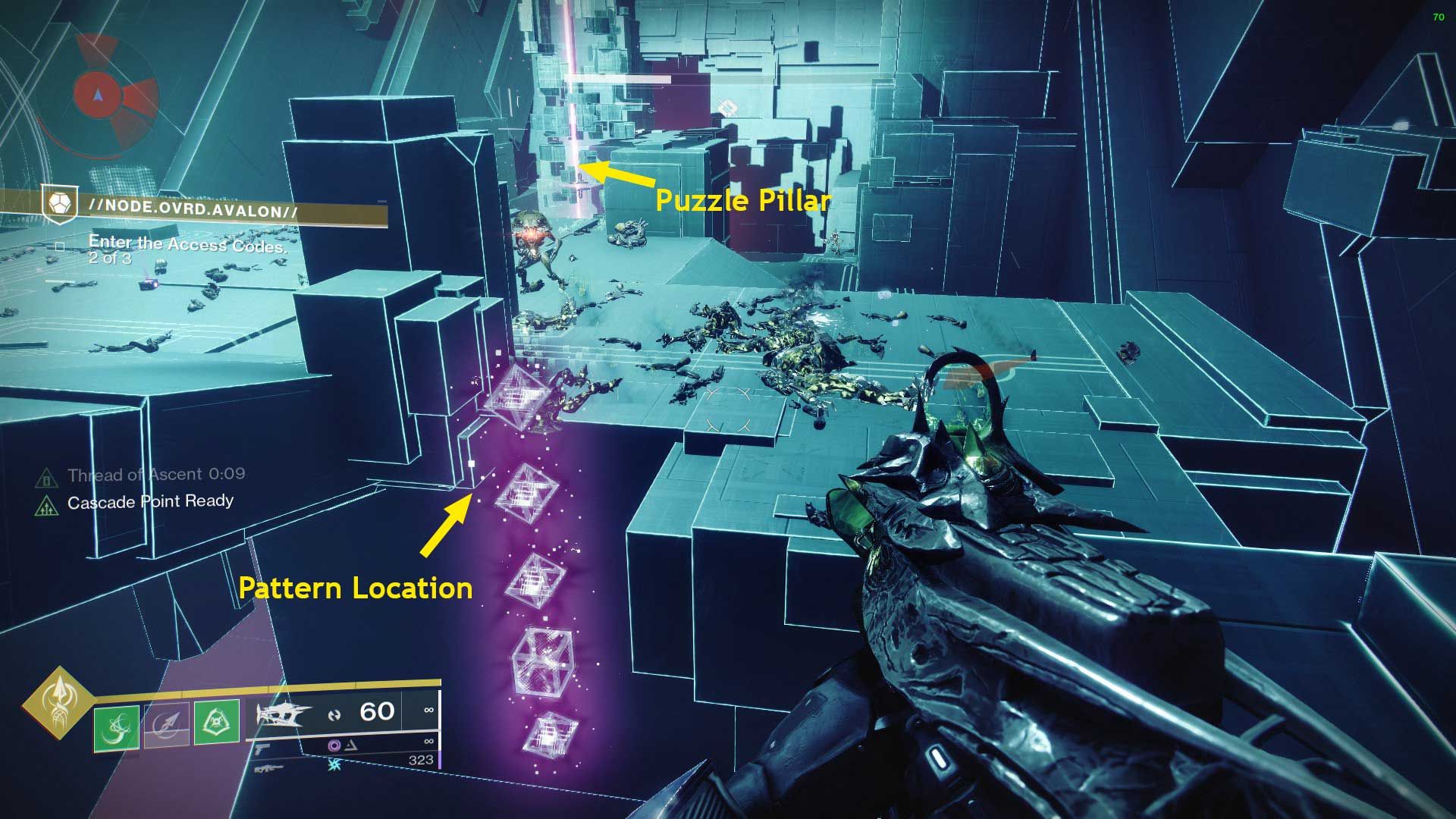Toggle the special ammo purple circle indicator

click(335, 747)
